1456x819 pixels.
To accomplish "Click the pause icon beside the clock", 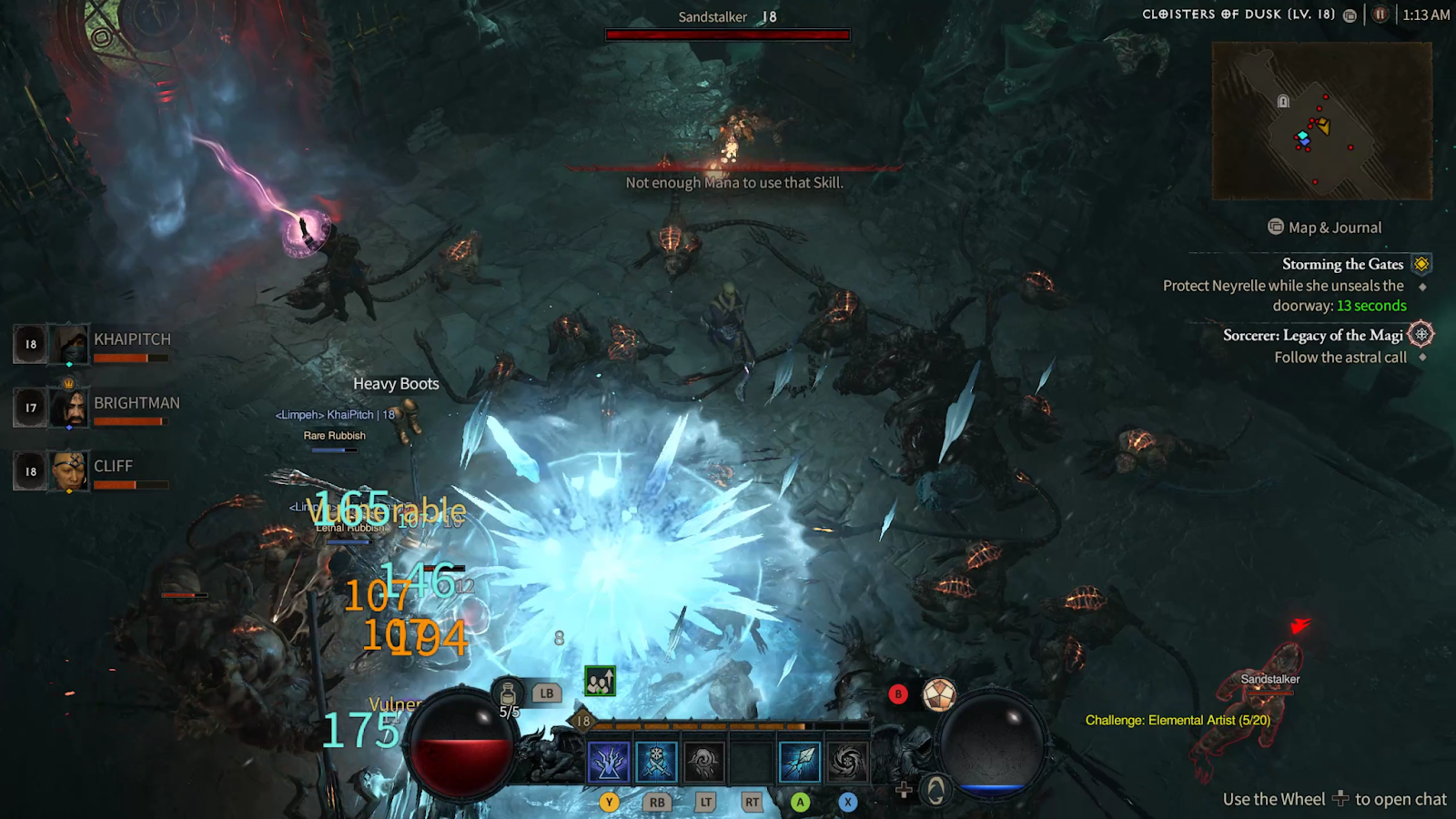I will pyautogui.click(x=1380, y=15).
